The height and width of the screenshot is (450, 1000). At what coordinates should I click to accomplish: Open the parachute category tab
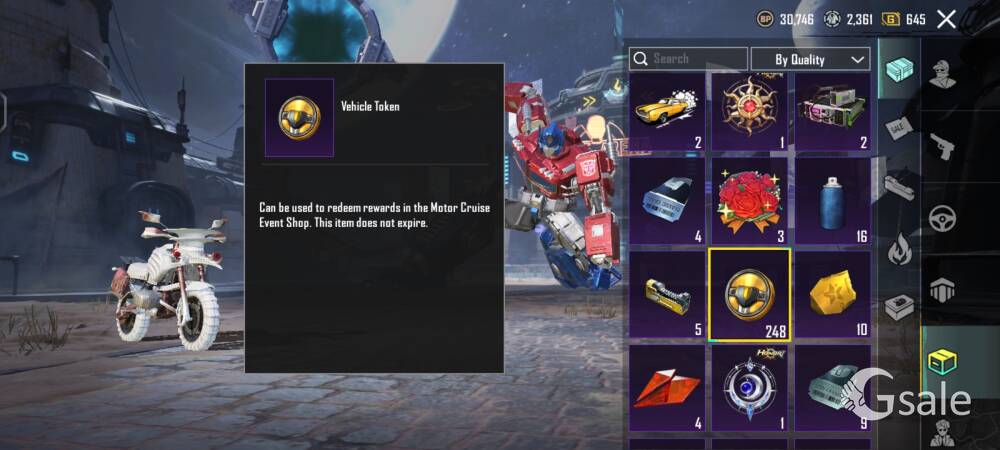(942, 290)
